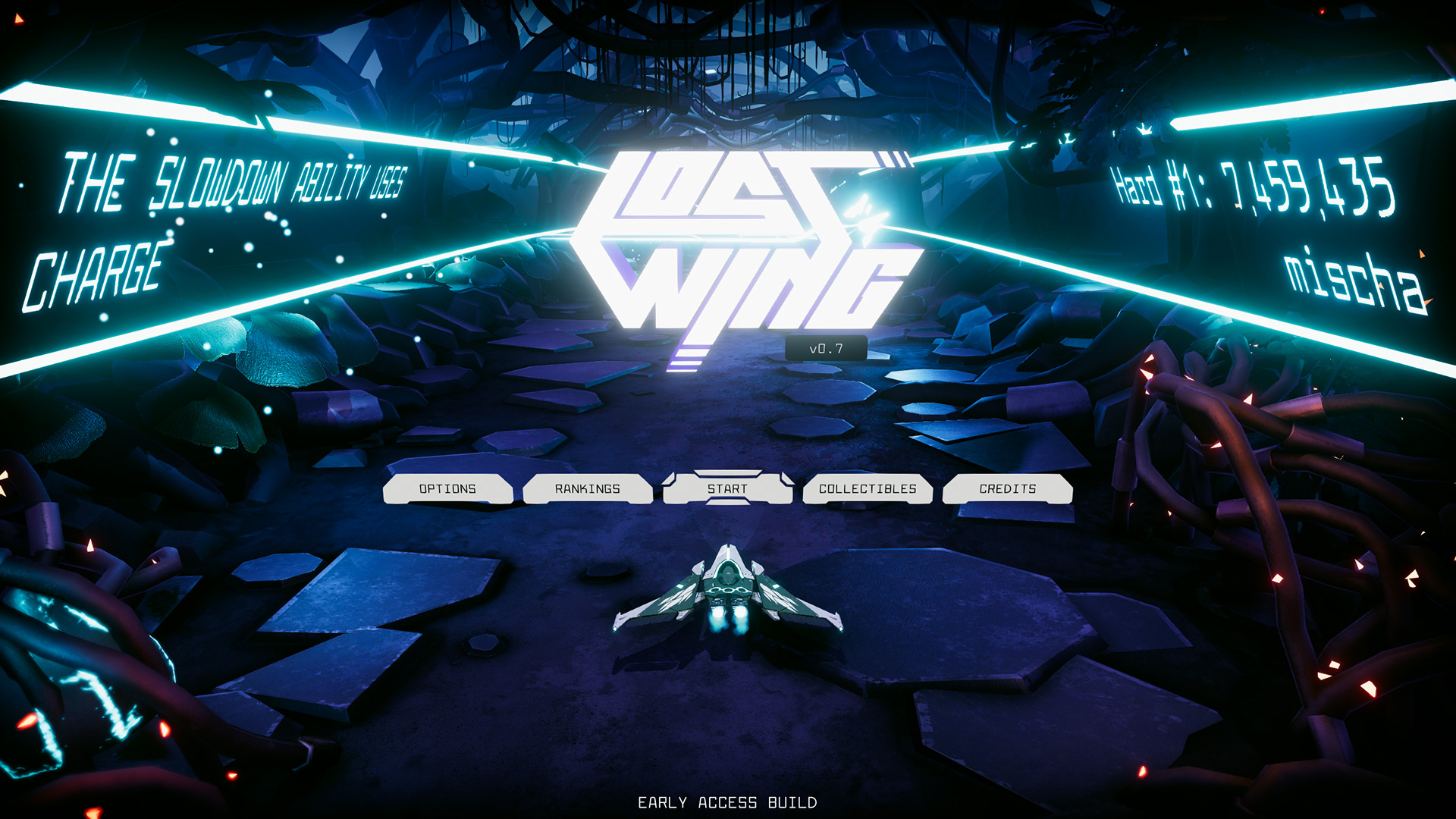Click the EARLY ACCESS BUILD label

(x=728, y=800)
